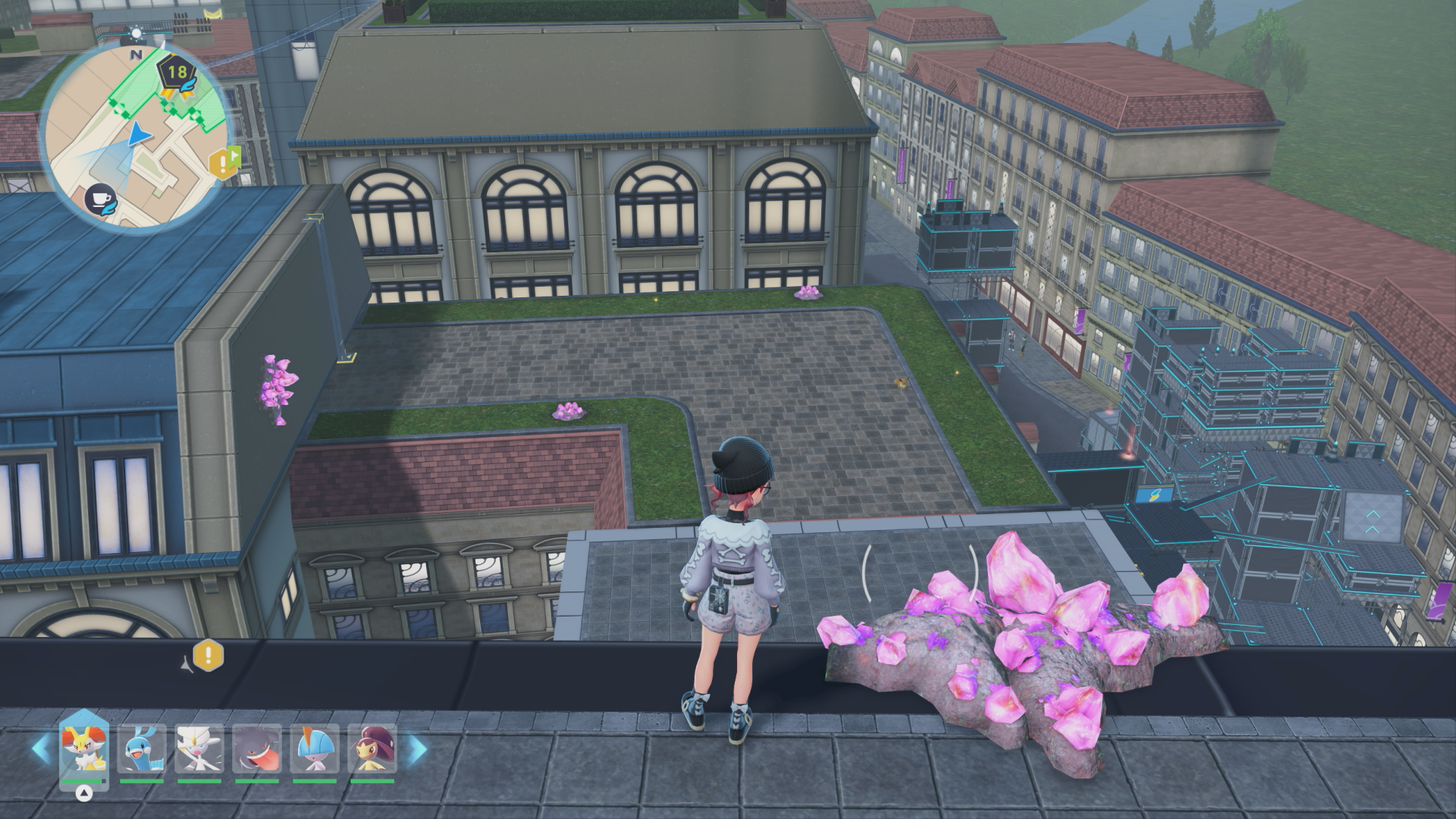Select Braixen in the party bar
1456x819 pixels.
(x=84, y=749)
